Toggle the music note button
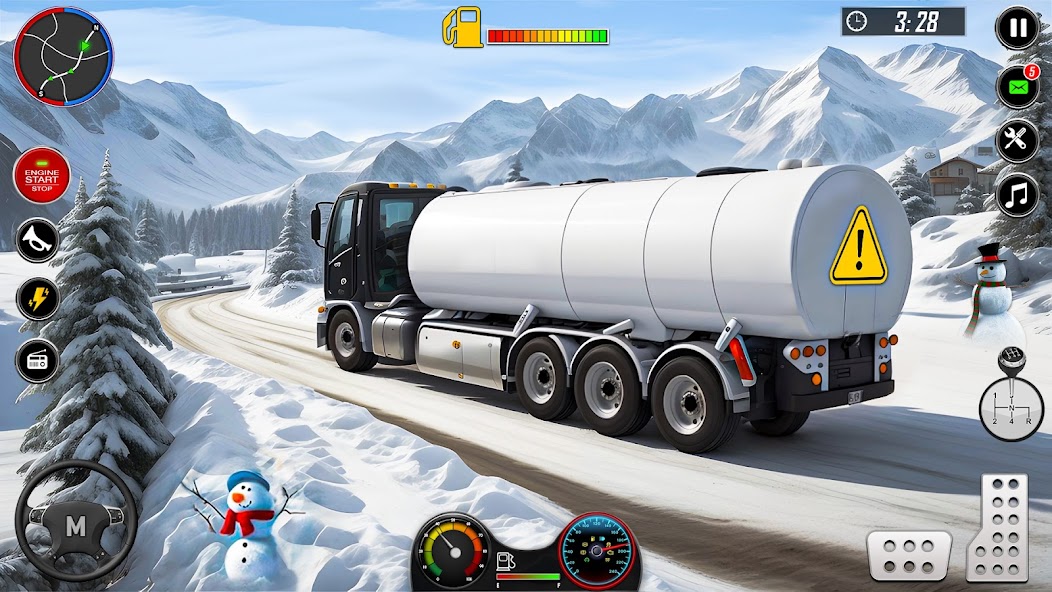 1017,194
